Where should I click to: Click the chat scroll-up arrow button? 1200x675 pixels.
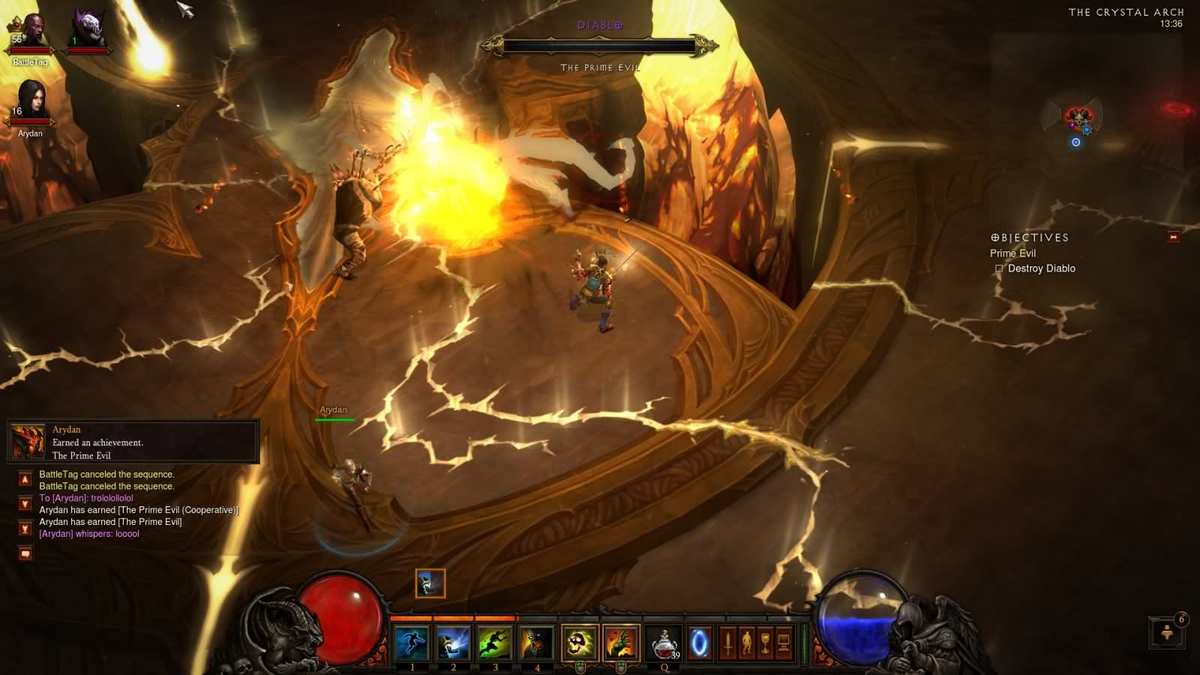click(x=25, y=480)
